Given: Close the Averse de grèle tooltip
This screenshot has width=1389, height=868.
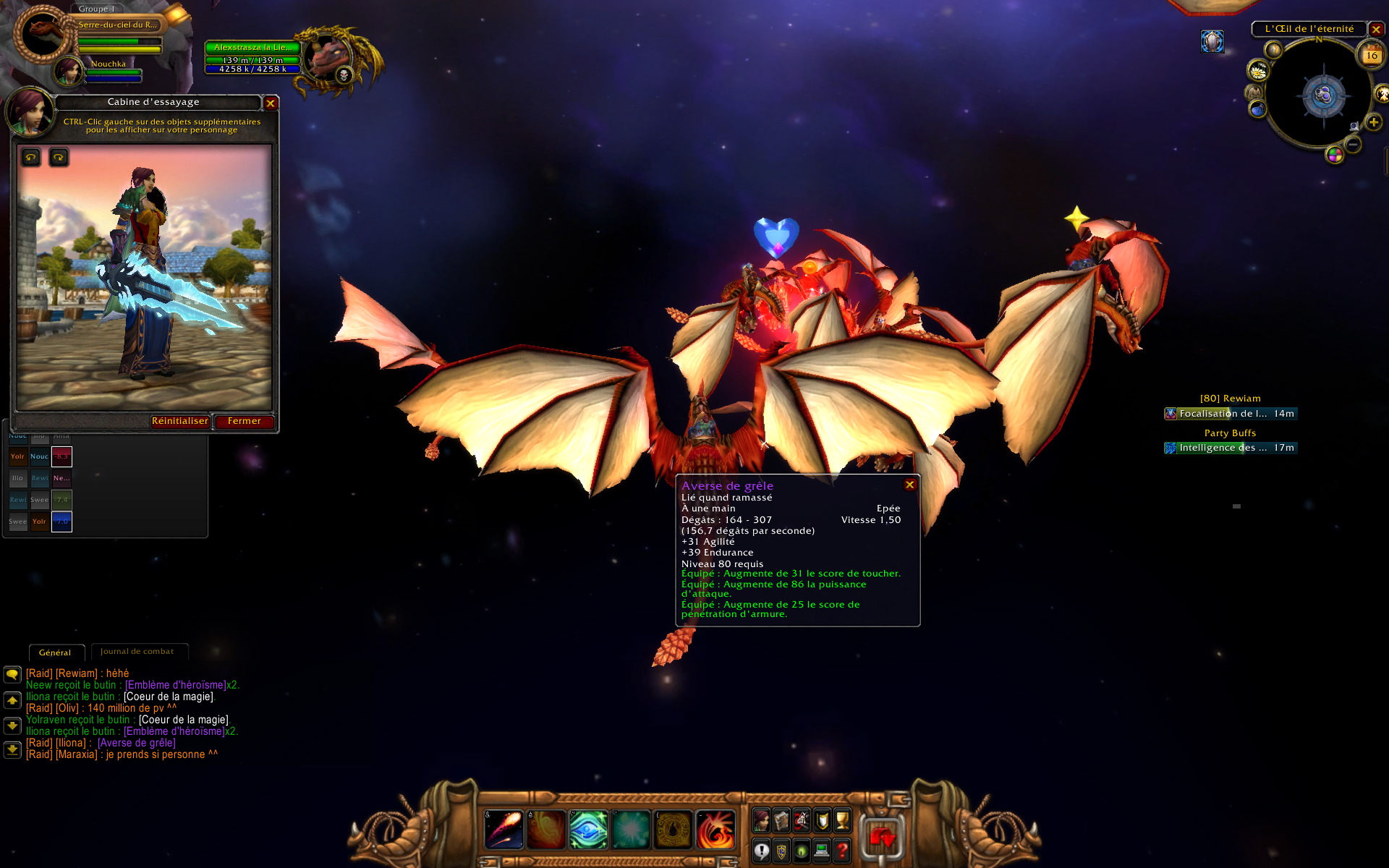Looking at the screenshot, I should 910,485.
